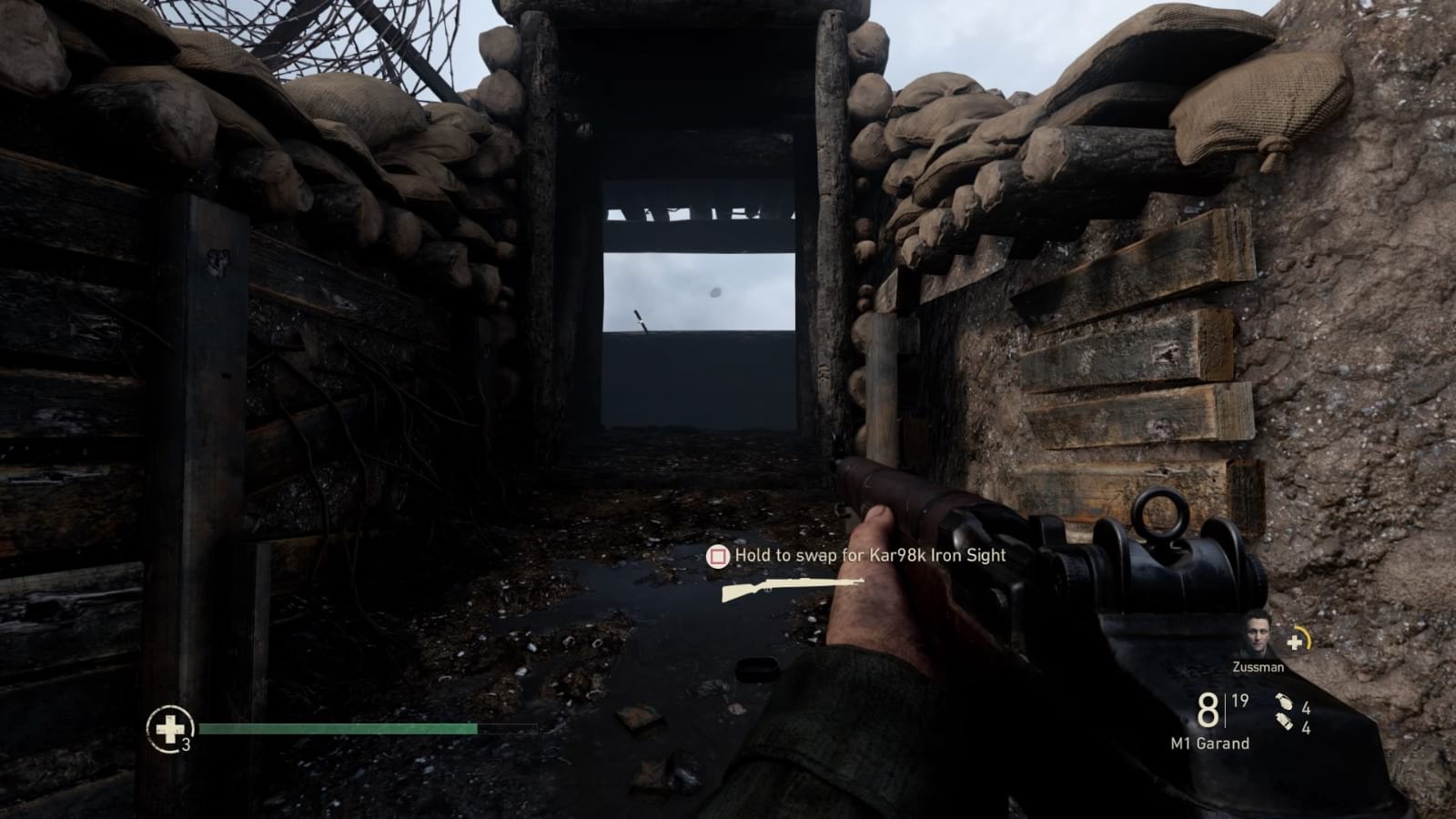1456x819 pixels.
Task: Click the green health bar at bottom left
Action: [x=337, y=729]
